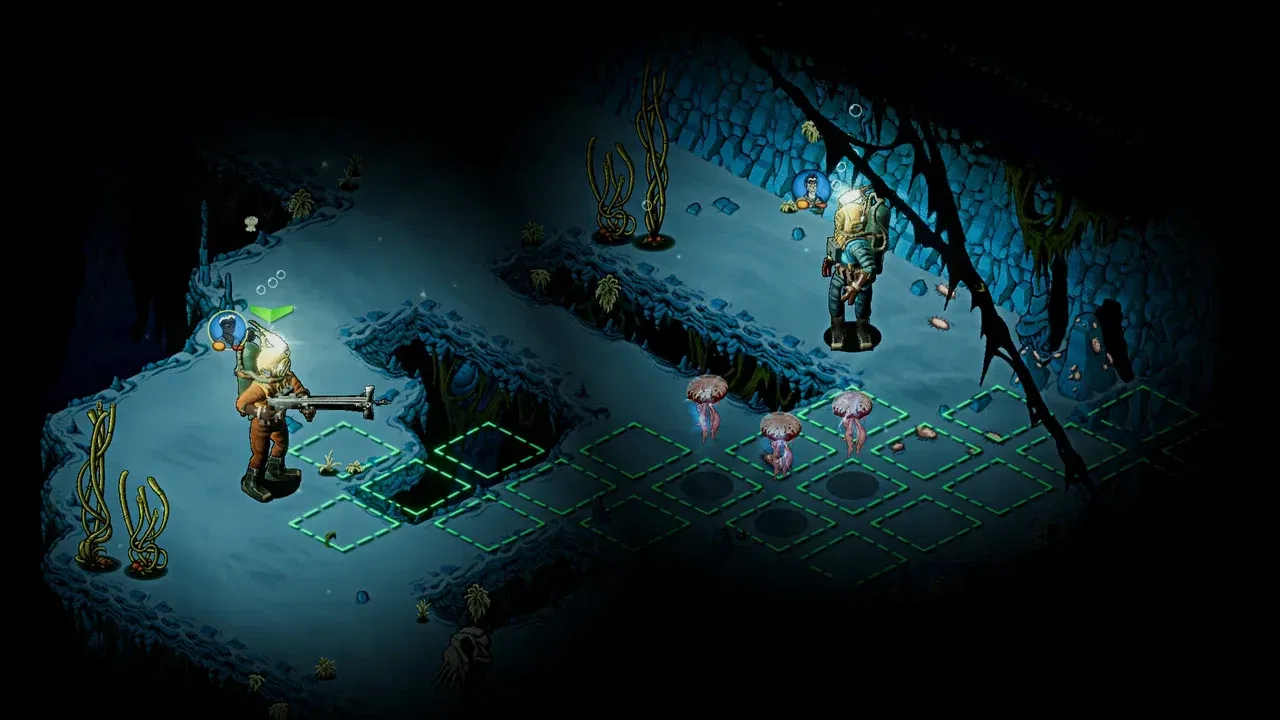Click the orange orb on the right portrait

[x=803, y=204]
